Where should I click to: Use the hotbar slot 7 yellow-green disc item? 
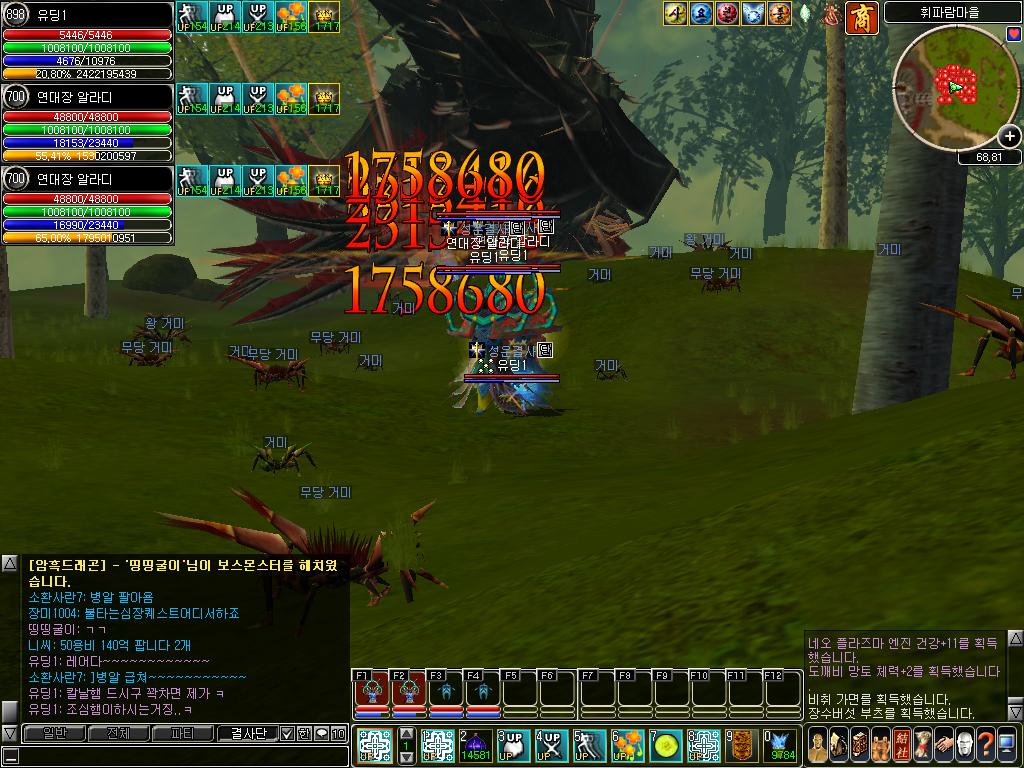[x=667, y=745]
